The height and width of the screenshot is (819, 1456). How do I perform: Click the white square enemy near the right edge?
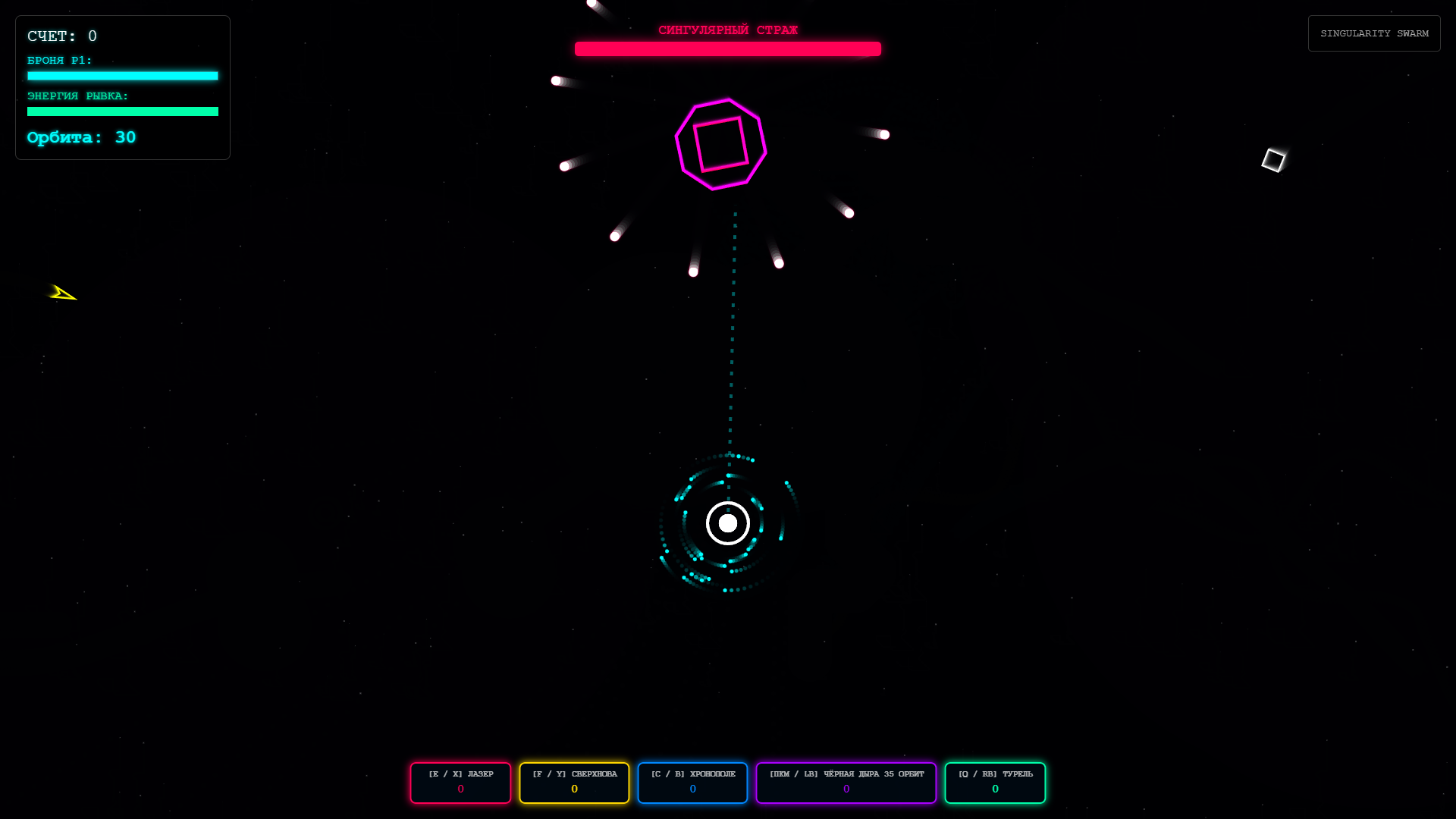click(x=1274, y=159)
